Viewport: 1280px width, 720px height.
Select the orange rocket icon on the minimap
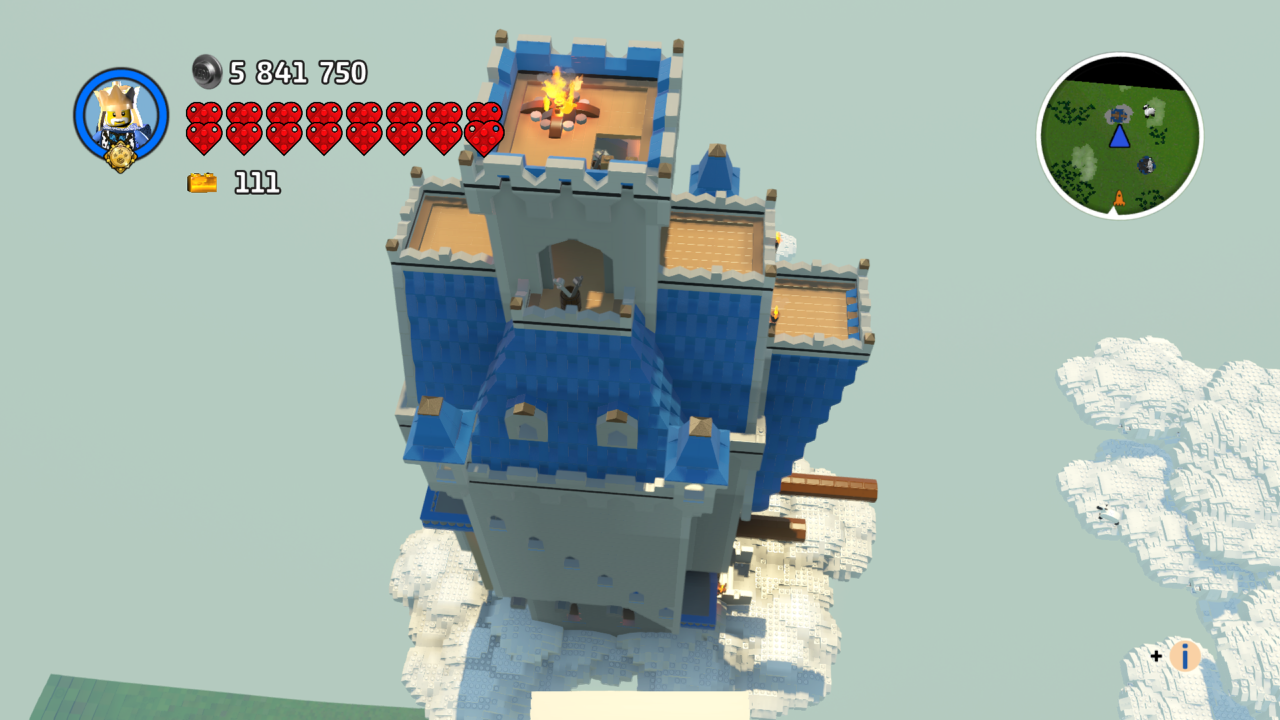click(1119, 198)
